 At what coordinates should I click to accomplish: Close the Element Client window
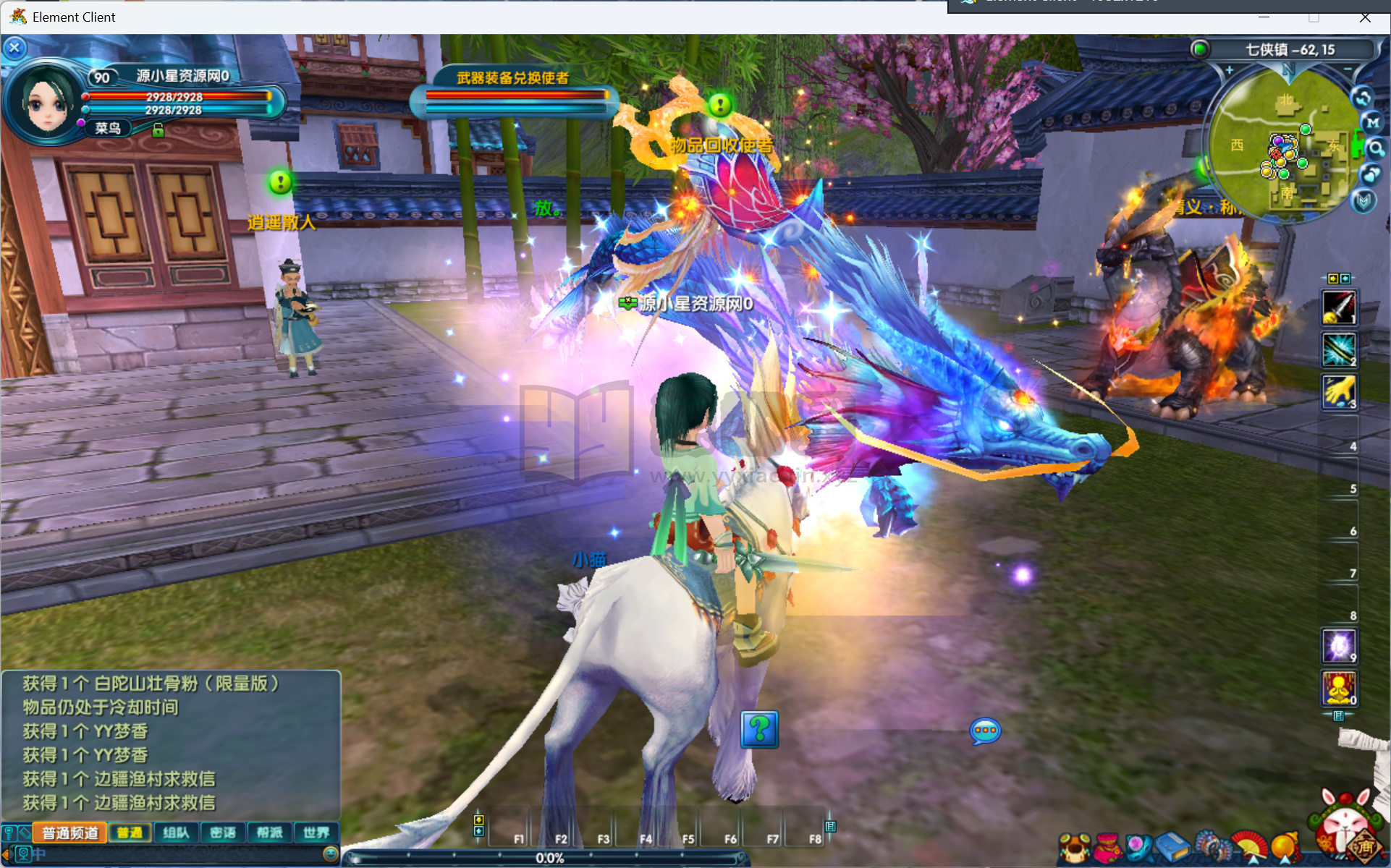tap(1365, 17)
